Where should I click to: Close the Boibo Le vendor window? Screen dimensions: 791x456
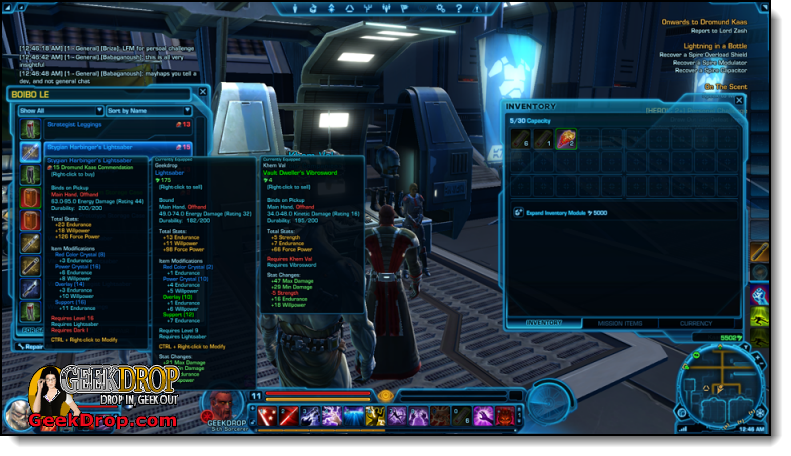pos(203,92)
